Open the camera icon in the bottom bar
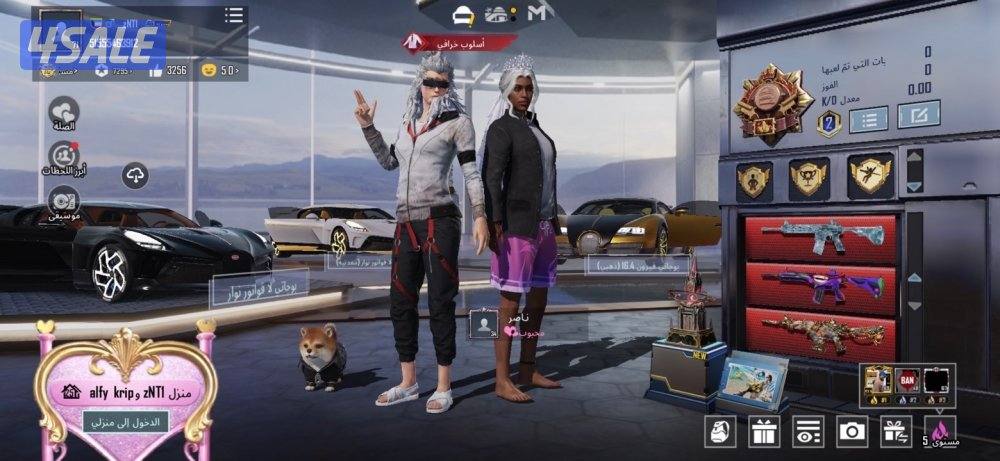Image resolution: width=1000 pixels, height=461 pixels. click(x=852, y=431)
